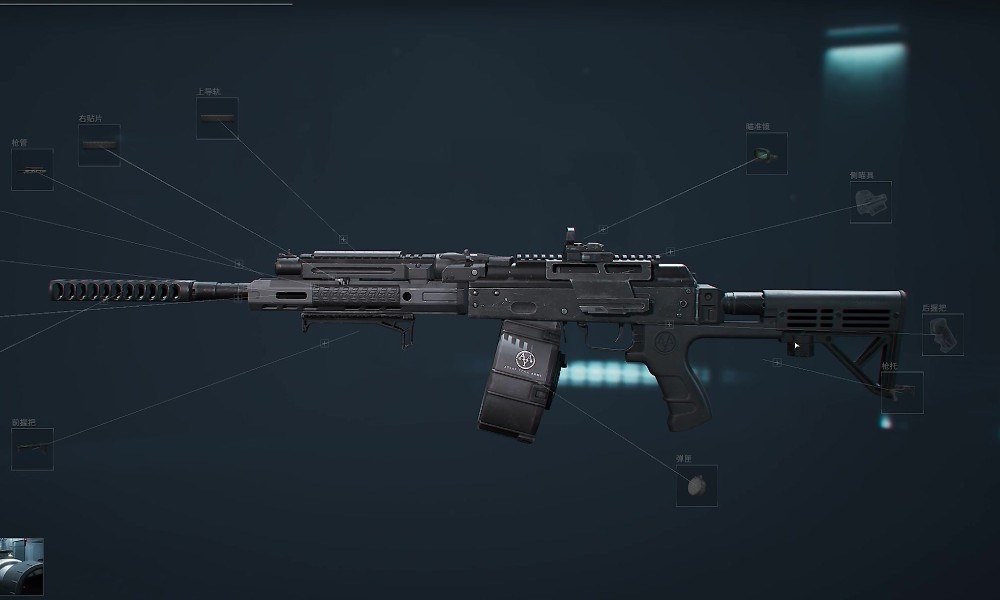Viewport: 1000px width, 600px height.
Task: Open the 右贴片 right patch slot
Action: click(x=100, y=145)
